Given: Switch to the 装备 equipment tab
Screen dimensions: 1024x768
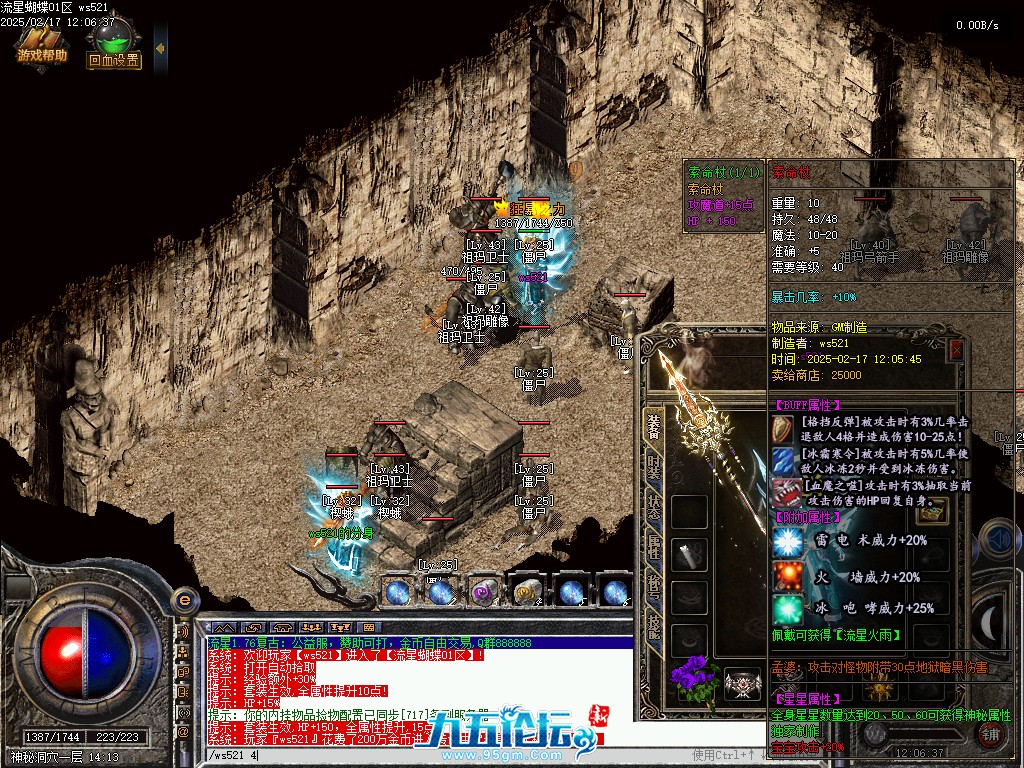Looking at the screenshot, I should click(x=654, y=426).
